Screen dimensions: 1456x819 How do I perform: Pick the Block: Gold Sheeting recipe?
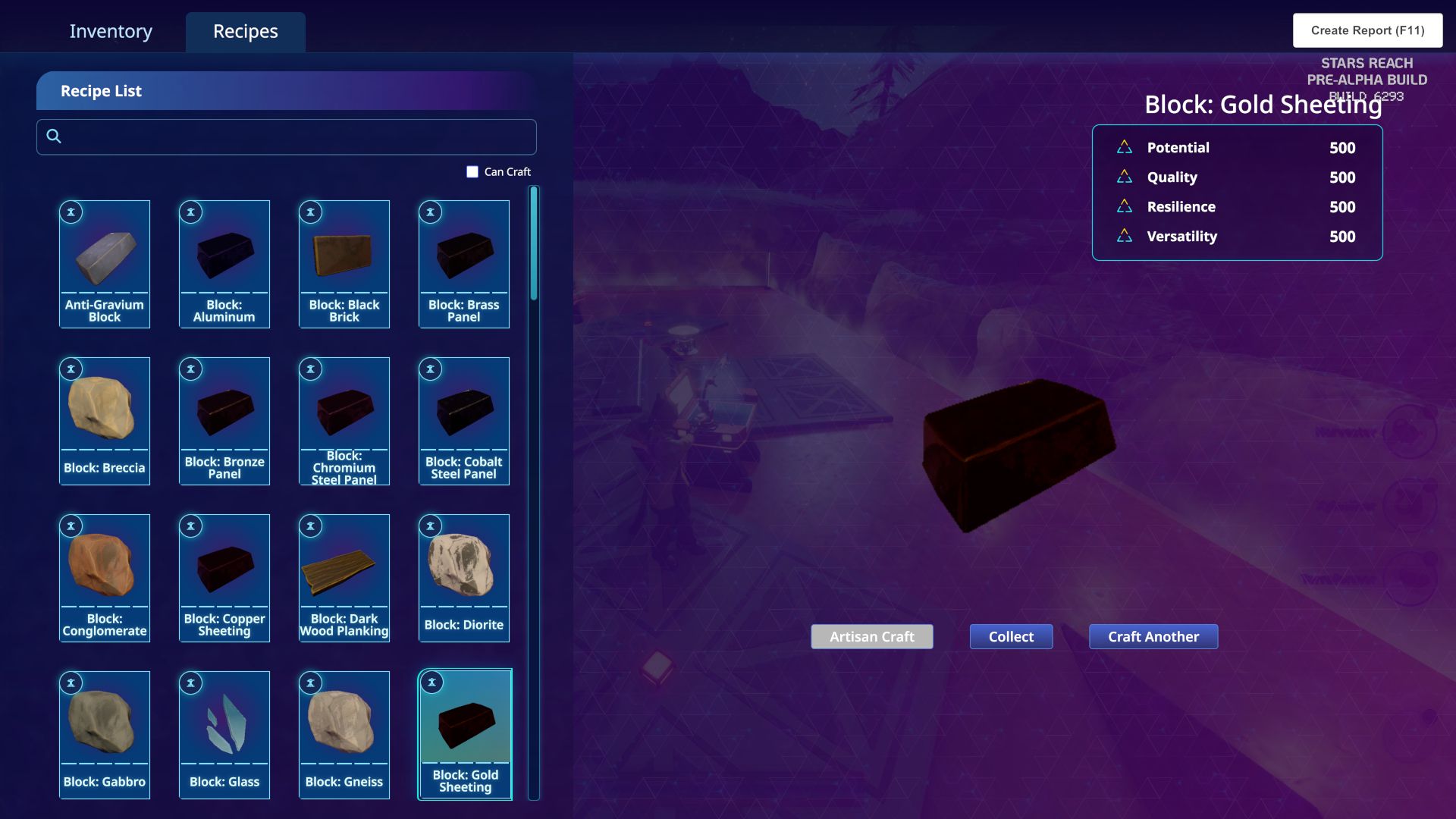pyautogui.click(x=465, y=734)
